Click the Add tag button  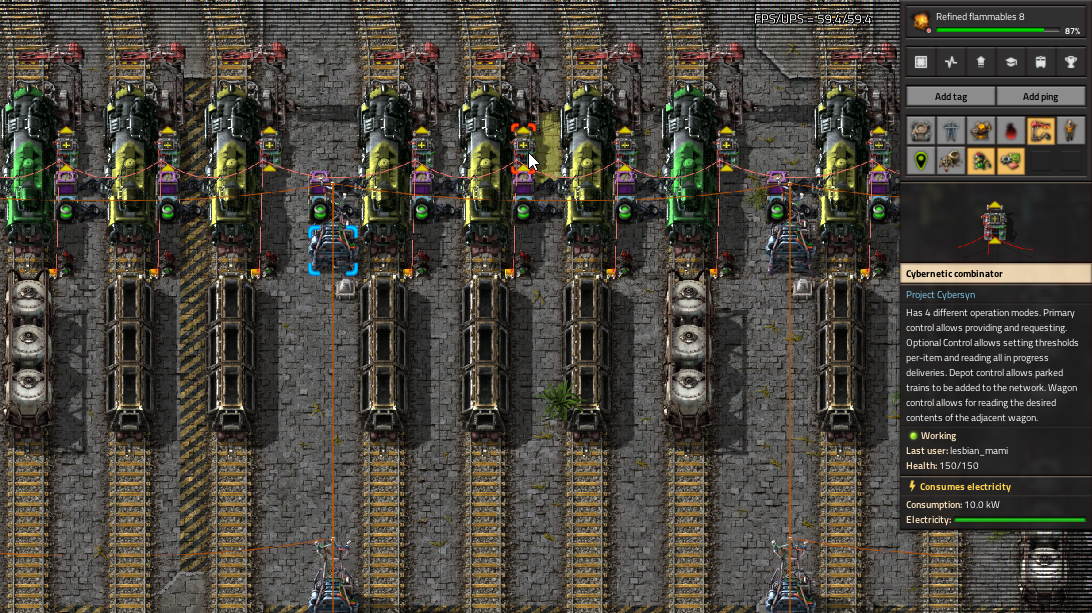[x=950, y=96]
